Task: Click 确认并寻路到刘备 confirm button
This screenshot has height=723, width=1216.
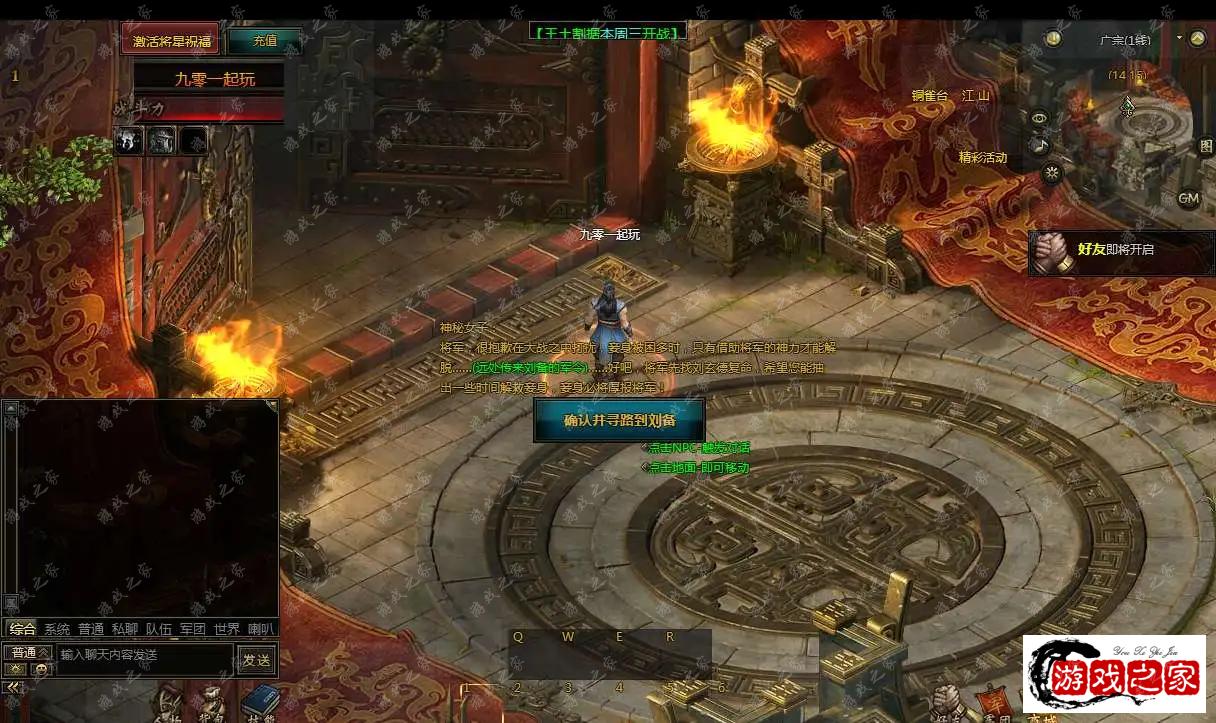Action: [619, 420]
